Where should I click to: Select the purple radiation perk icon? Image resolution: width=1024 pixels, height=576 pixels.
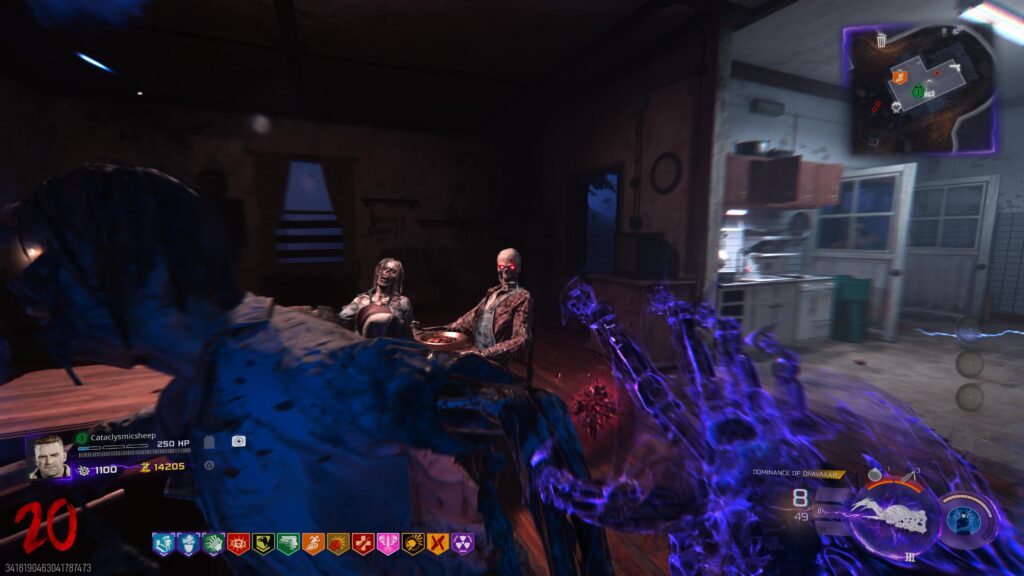coord(463,544)
